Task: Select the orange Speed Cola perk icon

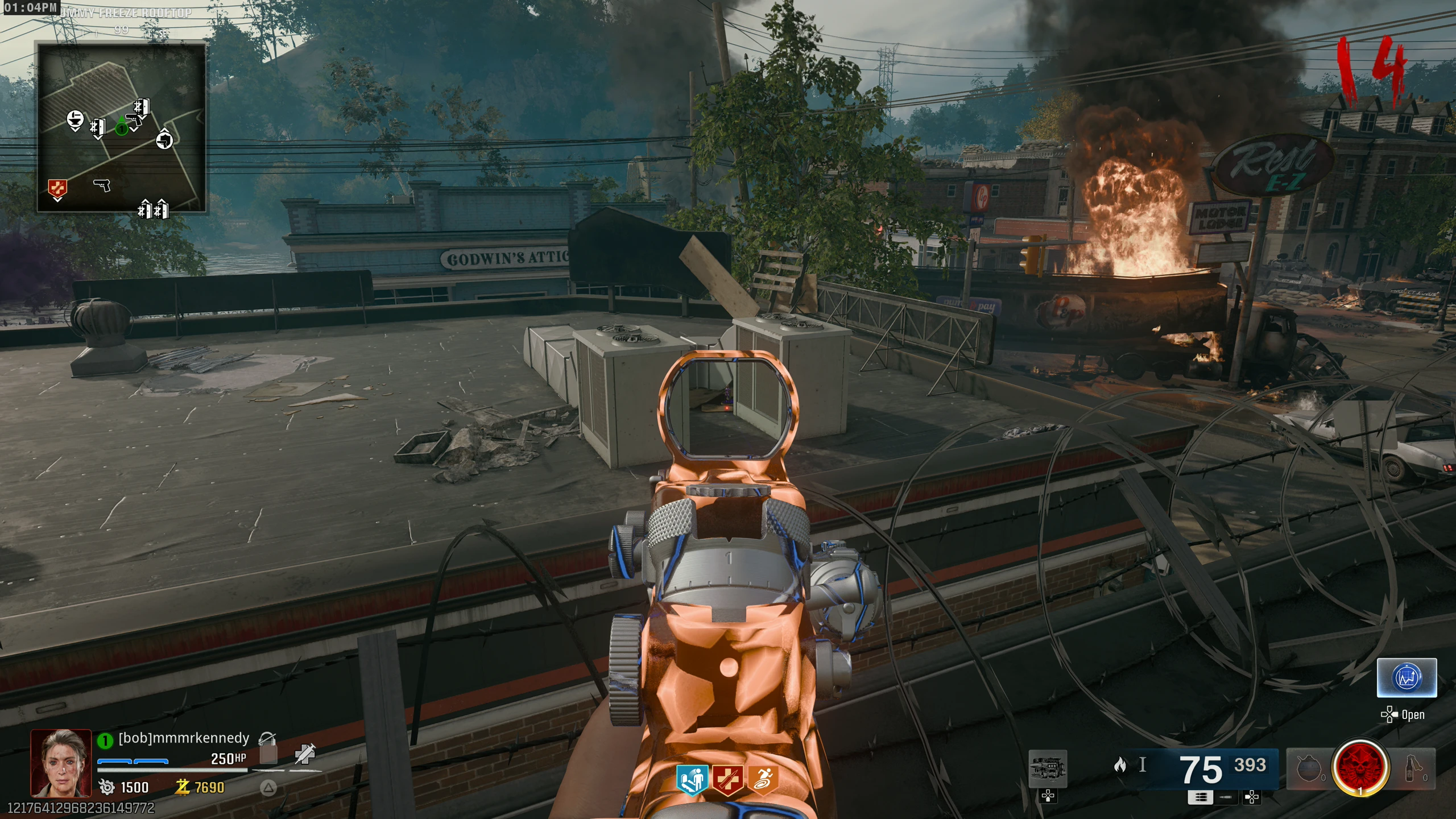Action: tap(763, 779)
